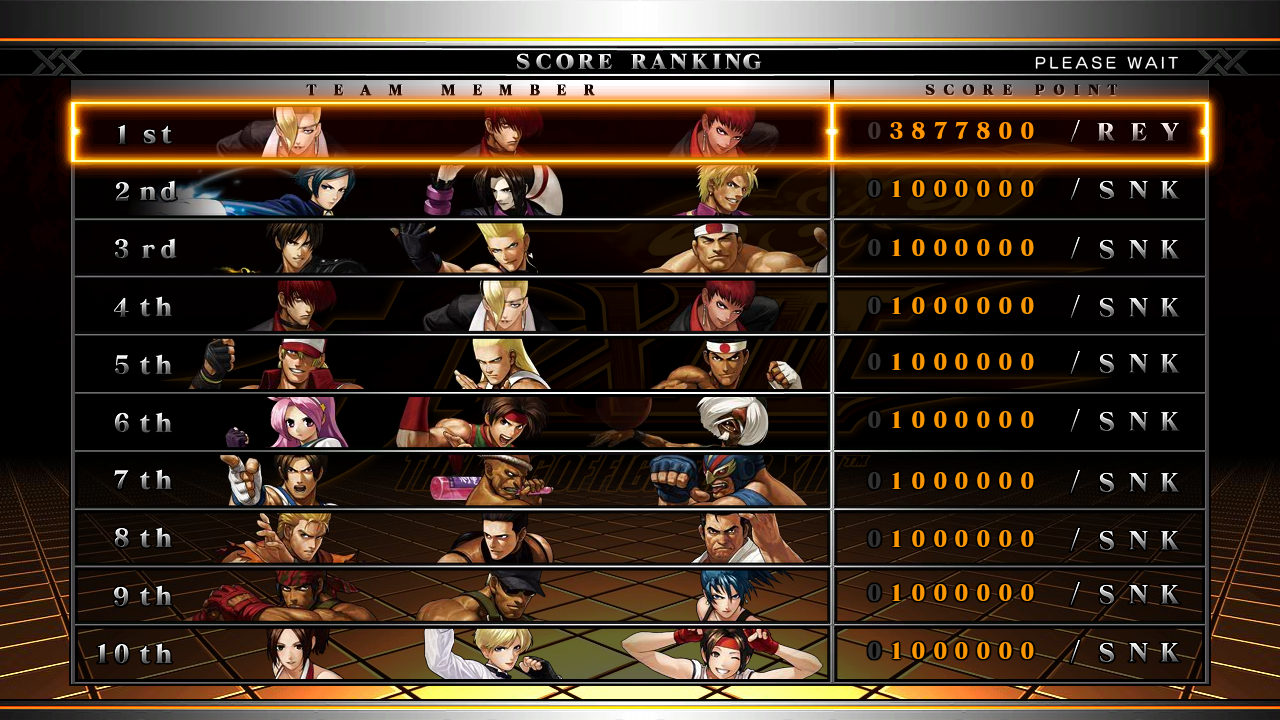Click the 9th place ranking row
1280x720 pixels.
pyautogui.click(x=640, y=596)
